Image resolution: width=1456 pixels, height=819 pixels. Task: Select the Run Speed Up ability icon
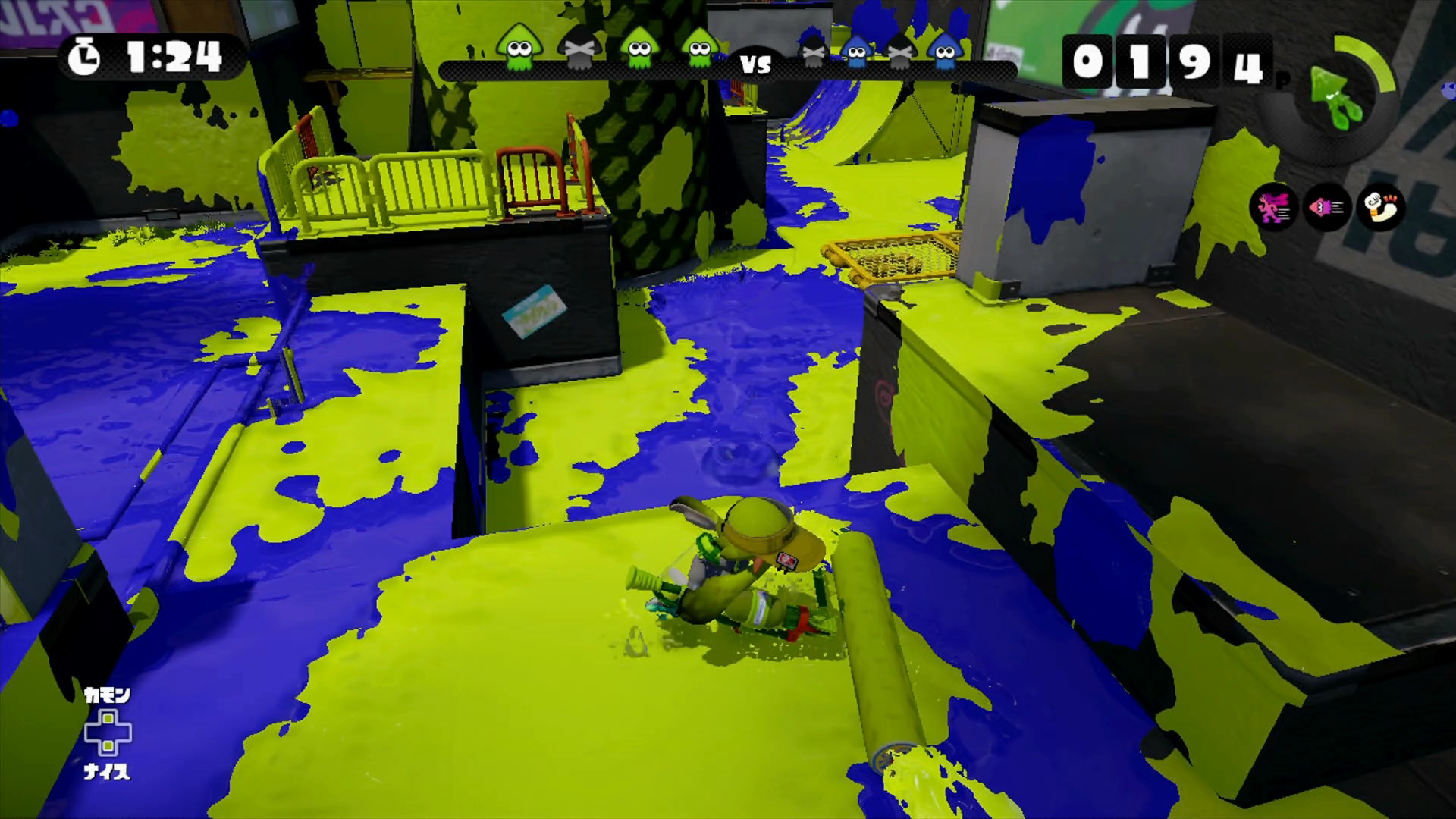(x=1273, y=207)
